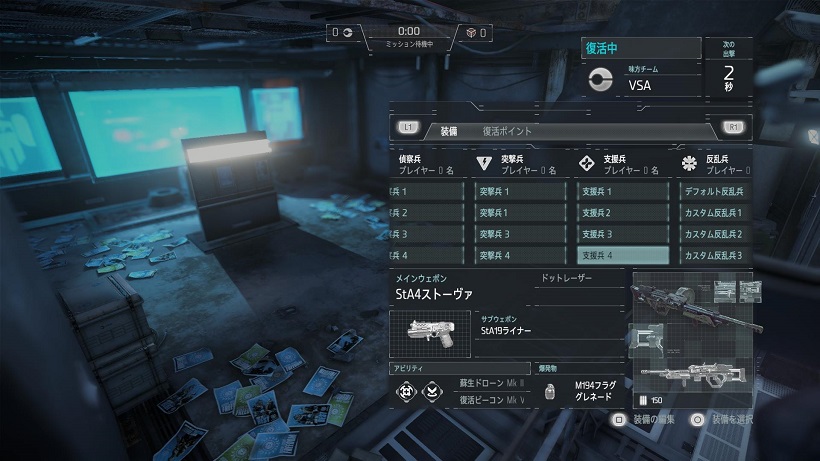Pick the 支援兵 2 loadout
Image resolution: width=820 pixels, height=461 pixels.
pos(622,213)
